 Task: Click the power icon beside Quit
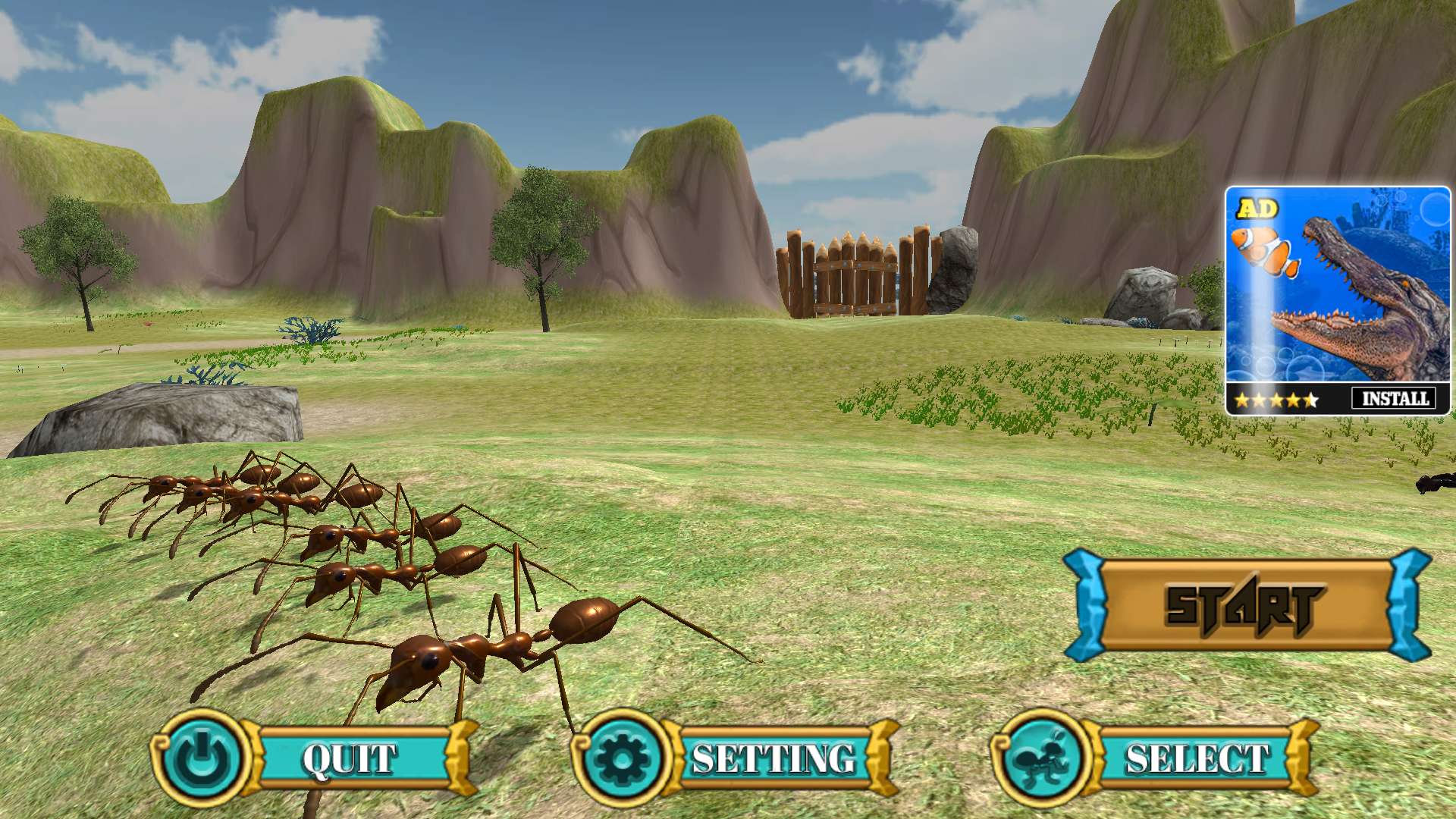tap(202, 757)
